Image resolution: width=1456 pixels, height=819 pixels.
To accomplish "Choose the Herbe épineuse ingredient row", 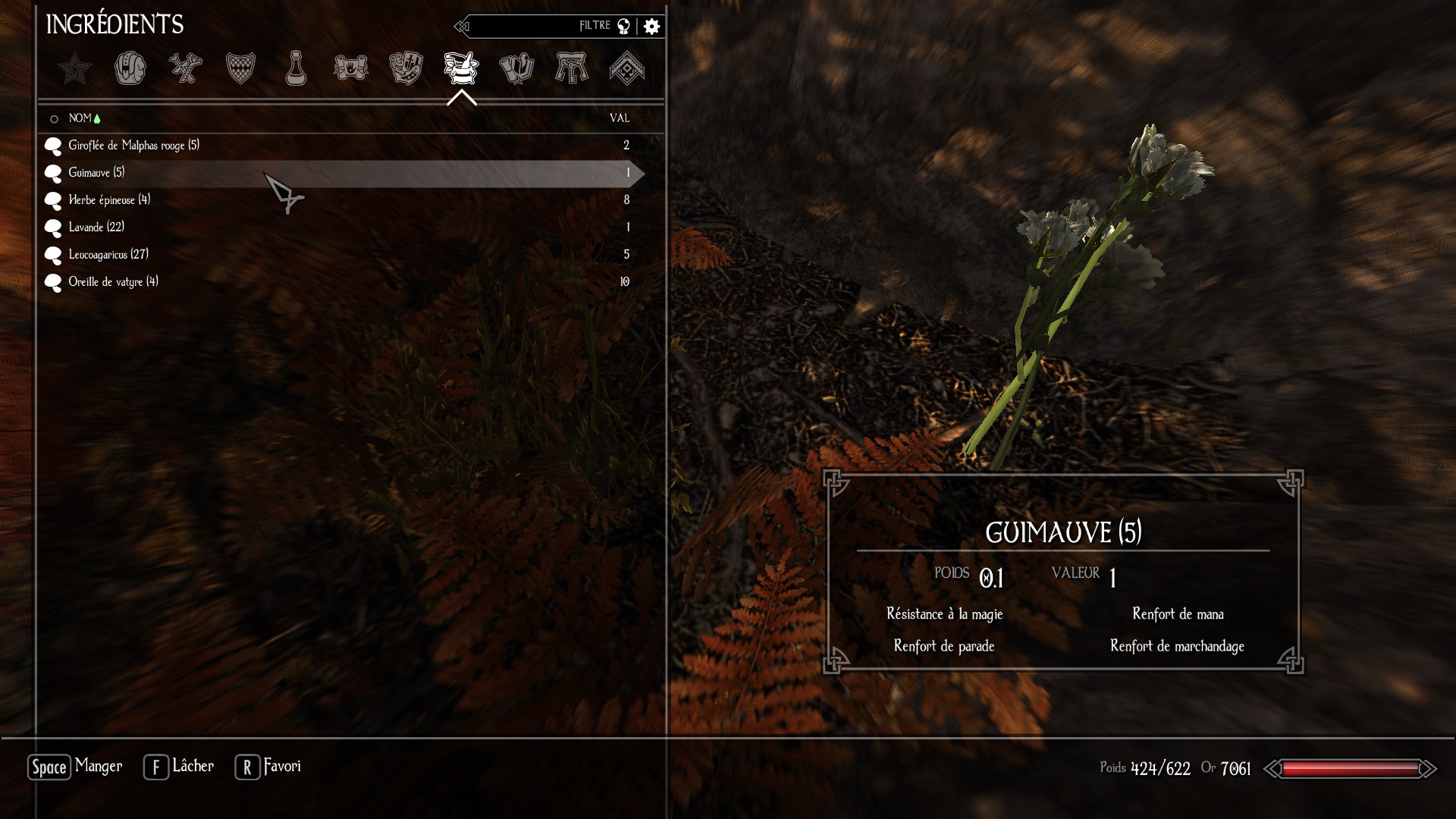I will [x=109, y=200].
